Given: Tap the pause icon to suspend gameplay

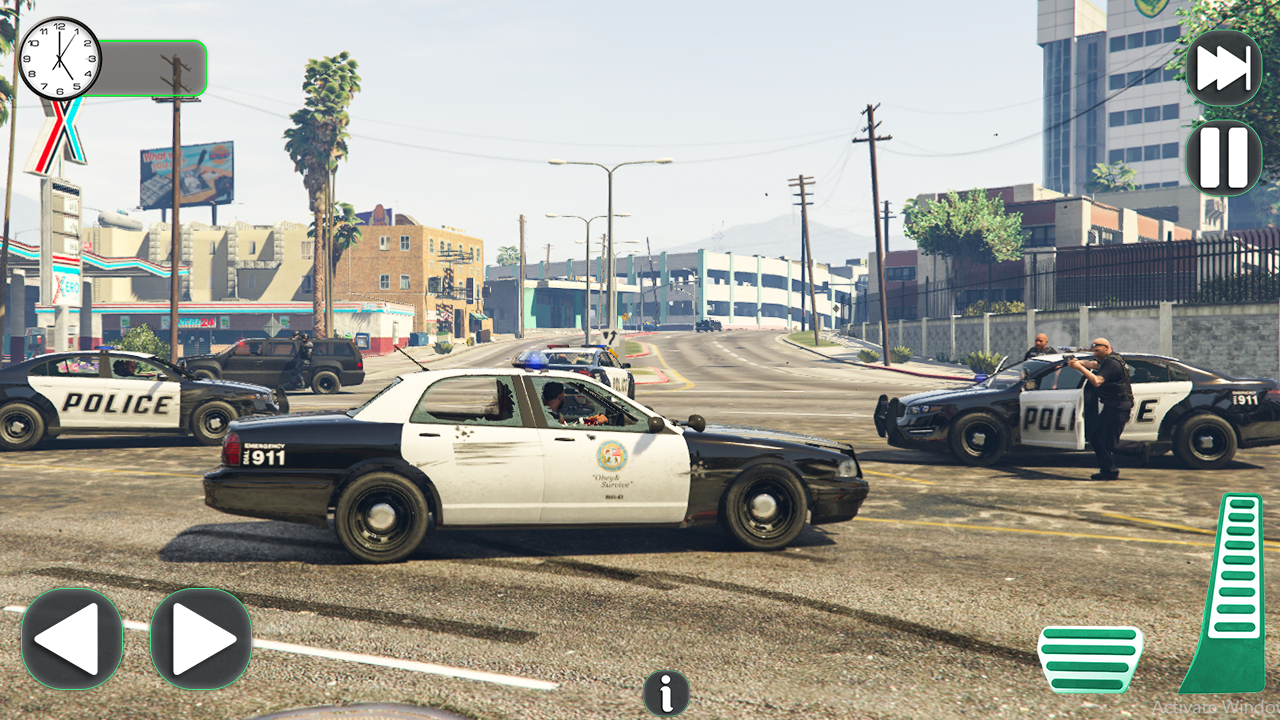Looking at the screenshot, I should tap(1225, 157).
